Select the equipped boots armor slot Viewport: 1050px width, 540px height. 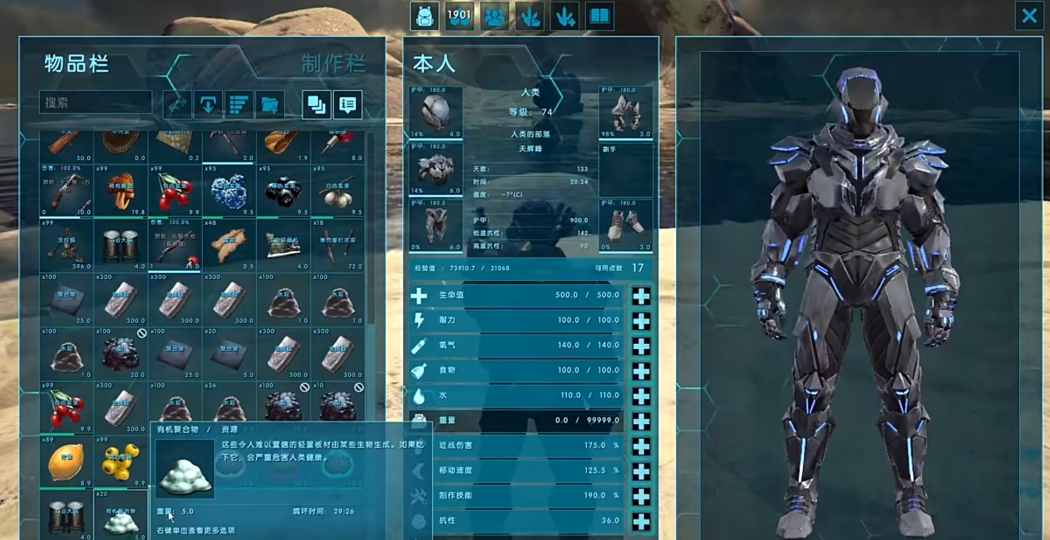pos(626,223)
